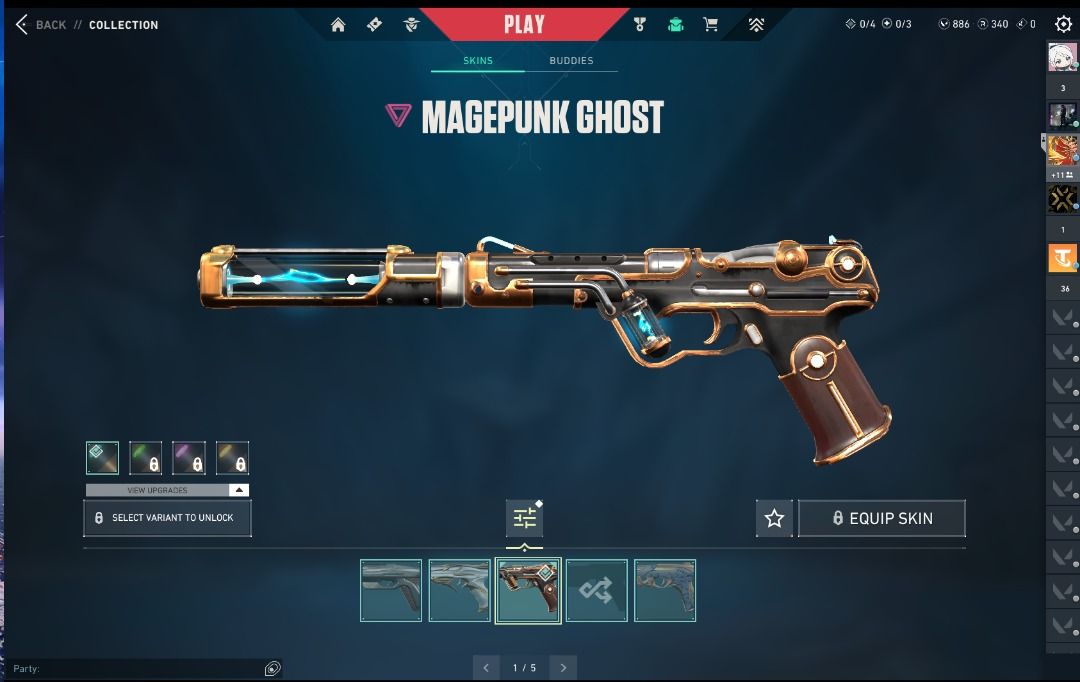The image size is (1080, 682).
Task: Favorite this skin with the star button
Action: [774, 518]
